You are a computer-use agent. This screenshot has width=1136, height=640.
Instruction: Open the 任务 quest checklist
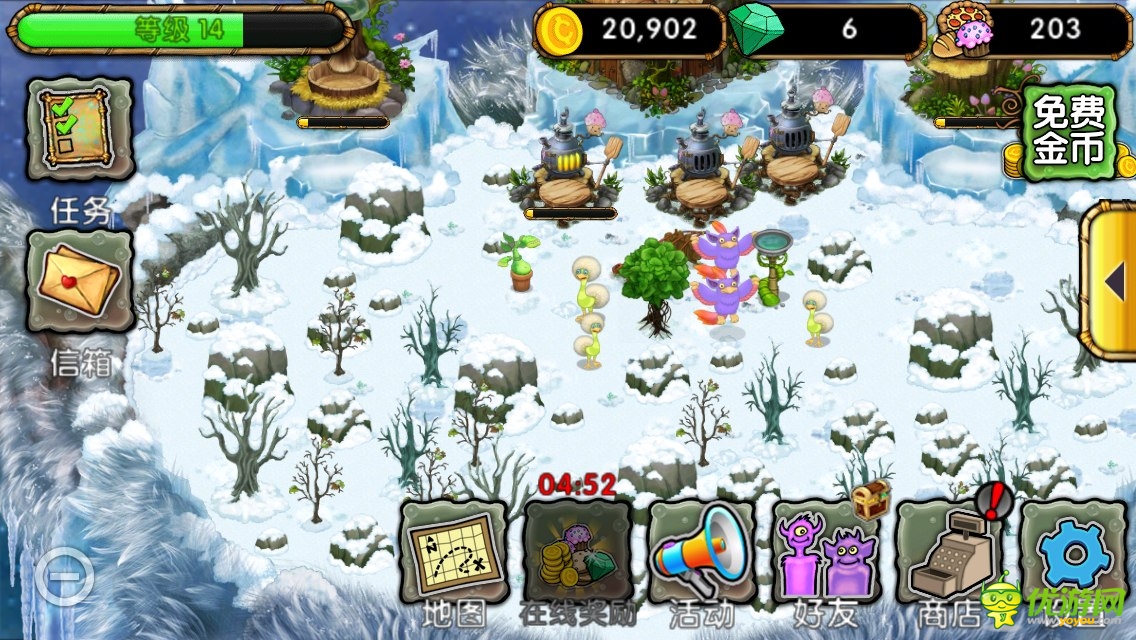tap(79, 130)
